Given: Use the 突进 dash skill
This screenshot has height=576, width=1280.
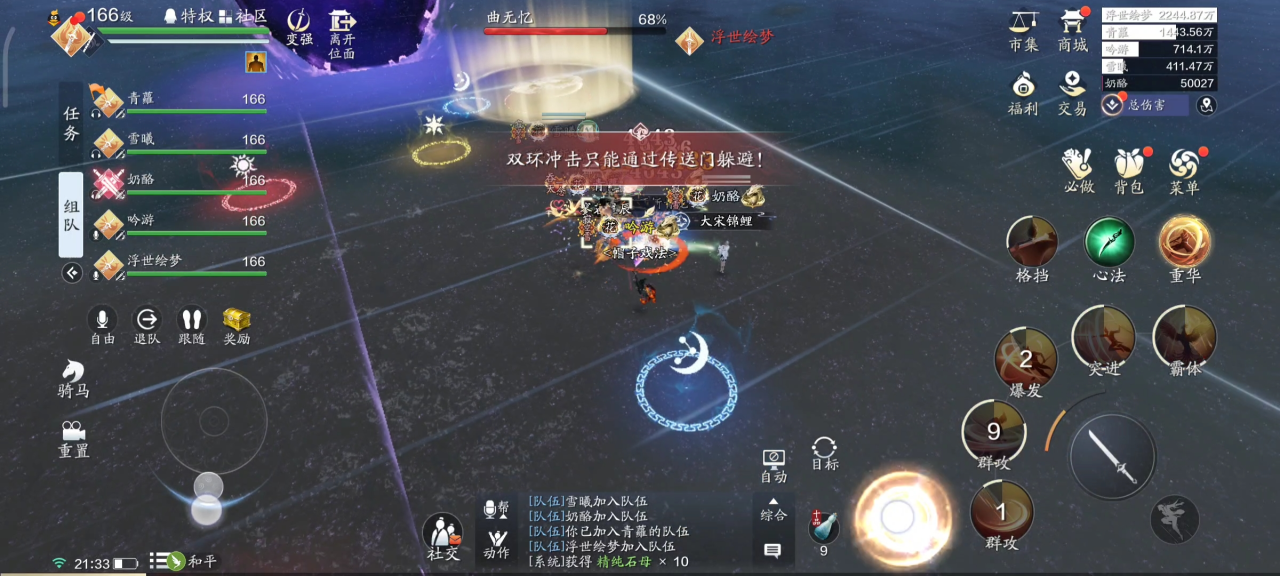Looking at the screenshot, I should pos(1104,338).
